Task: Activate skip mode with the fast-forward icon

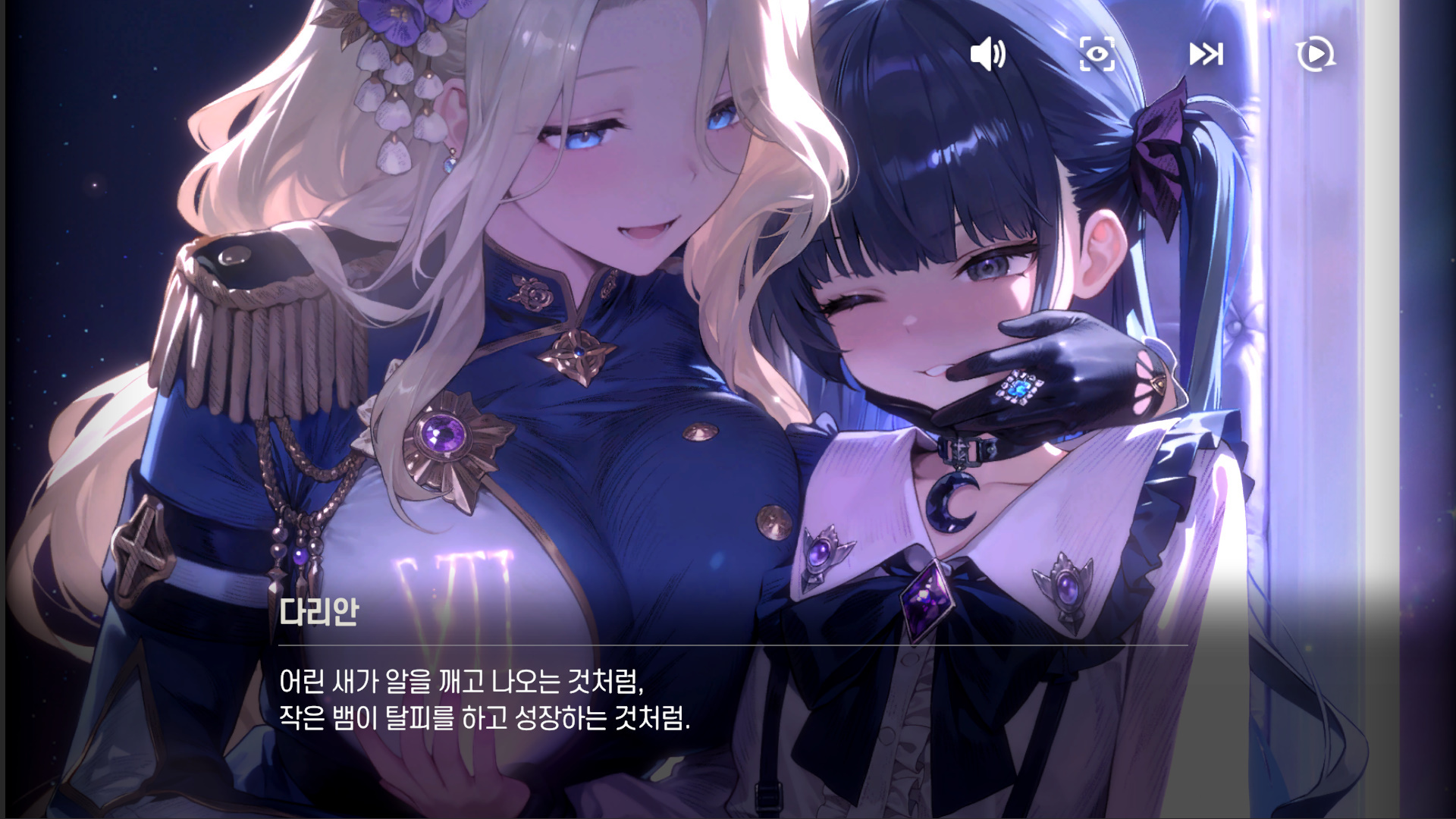Action: coord(1207,54)
